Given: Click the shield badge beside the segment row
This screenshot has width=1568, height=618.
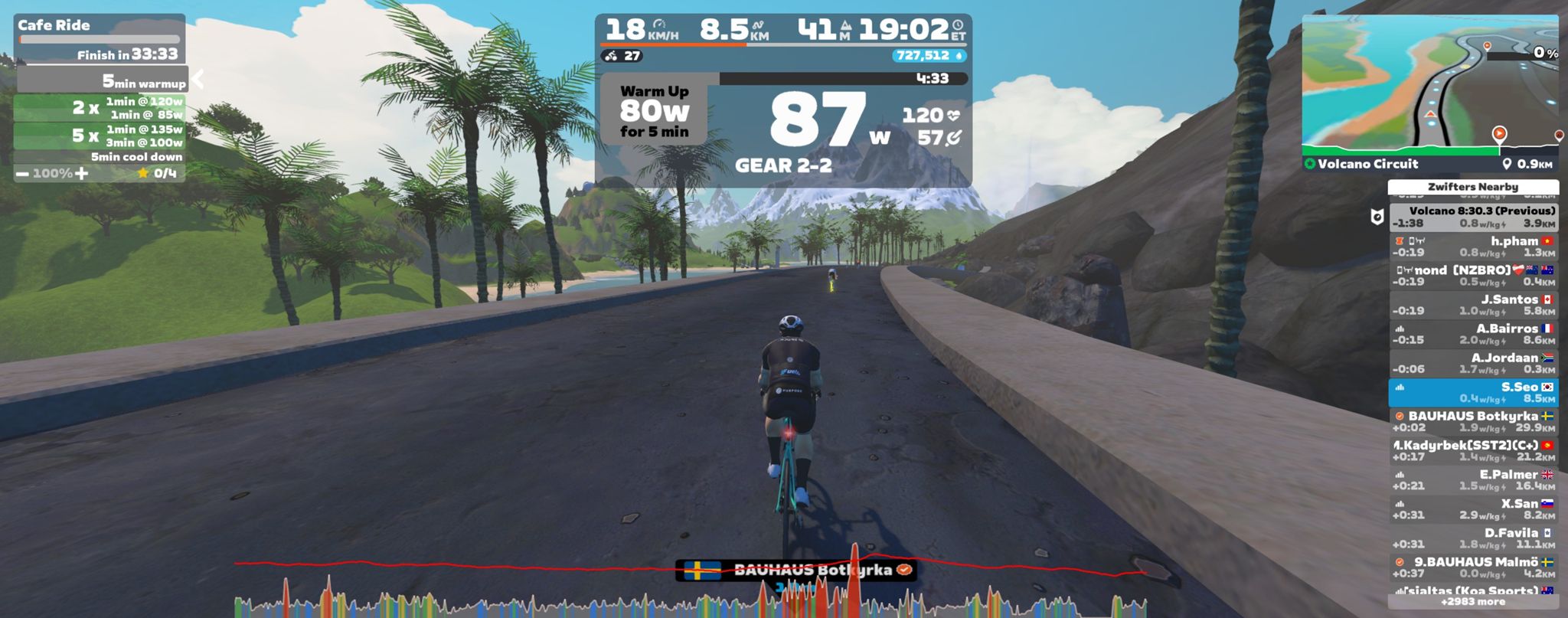Looking at the screenshot, I should 1377,217.
